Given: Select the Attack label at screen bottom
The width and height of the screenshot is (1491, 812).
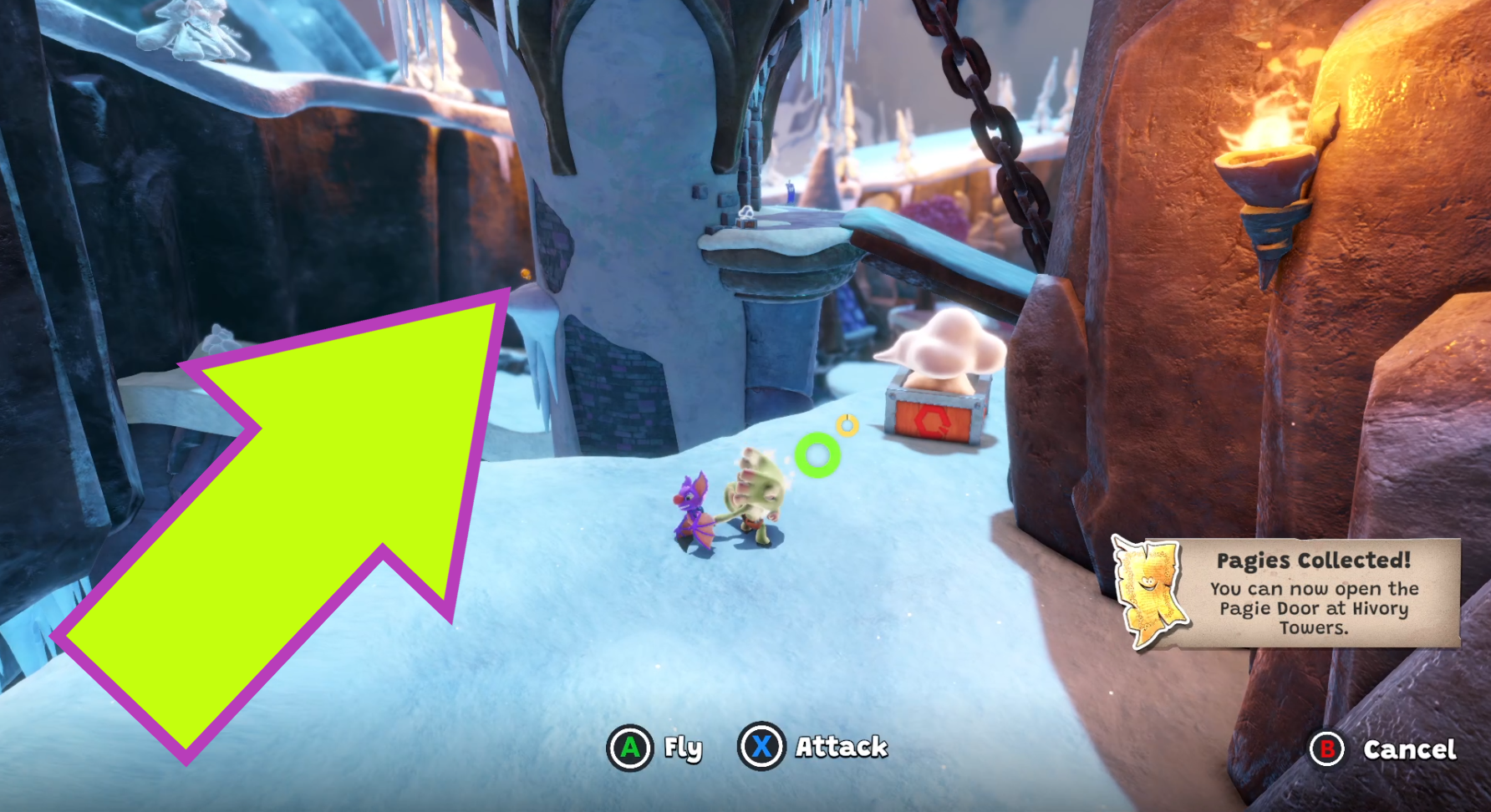Looking at the screenshot, I should (x=841, y=749).
